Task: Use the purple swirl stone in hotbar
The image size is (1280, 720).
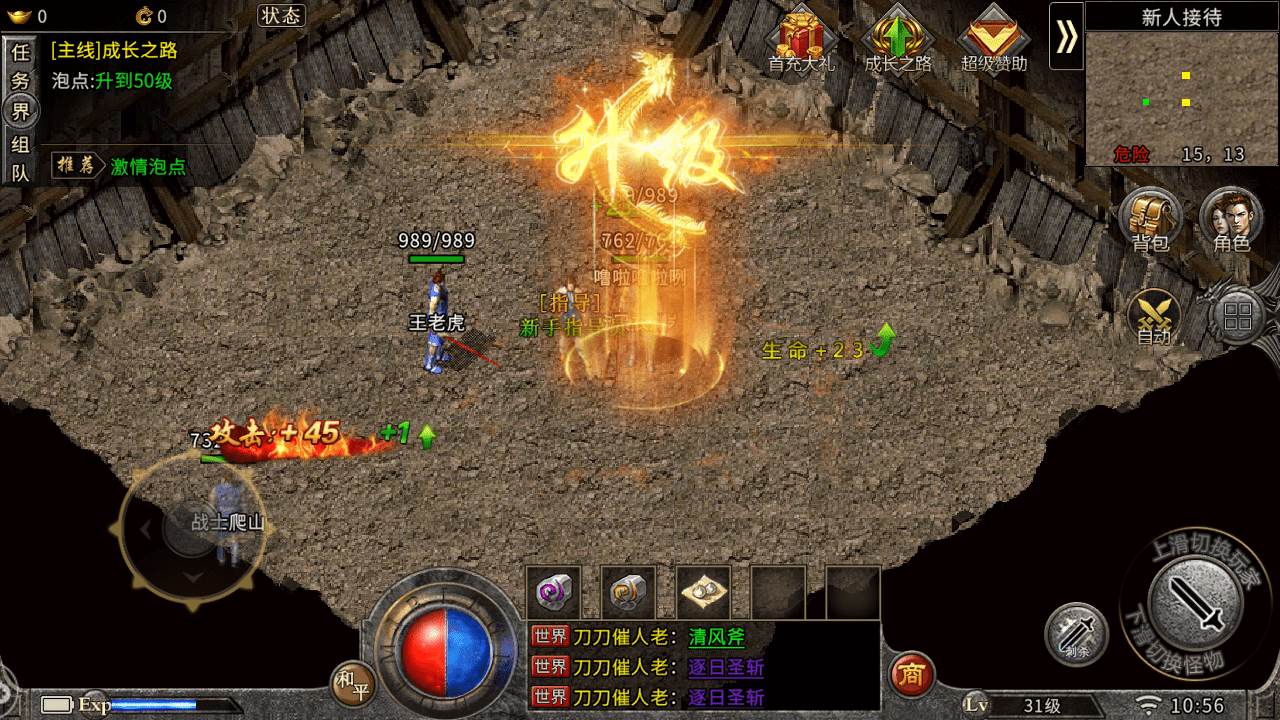Action: coord(554,593)
